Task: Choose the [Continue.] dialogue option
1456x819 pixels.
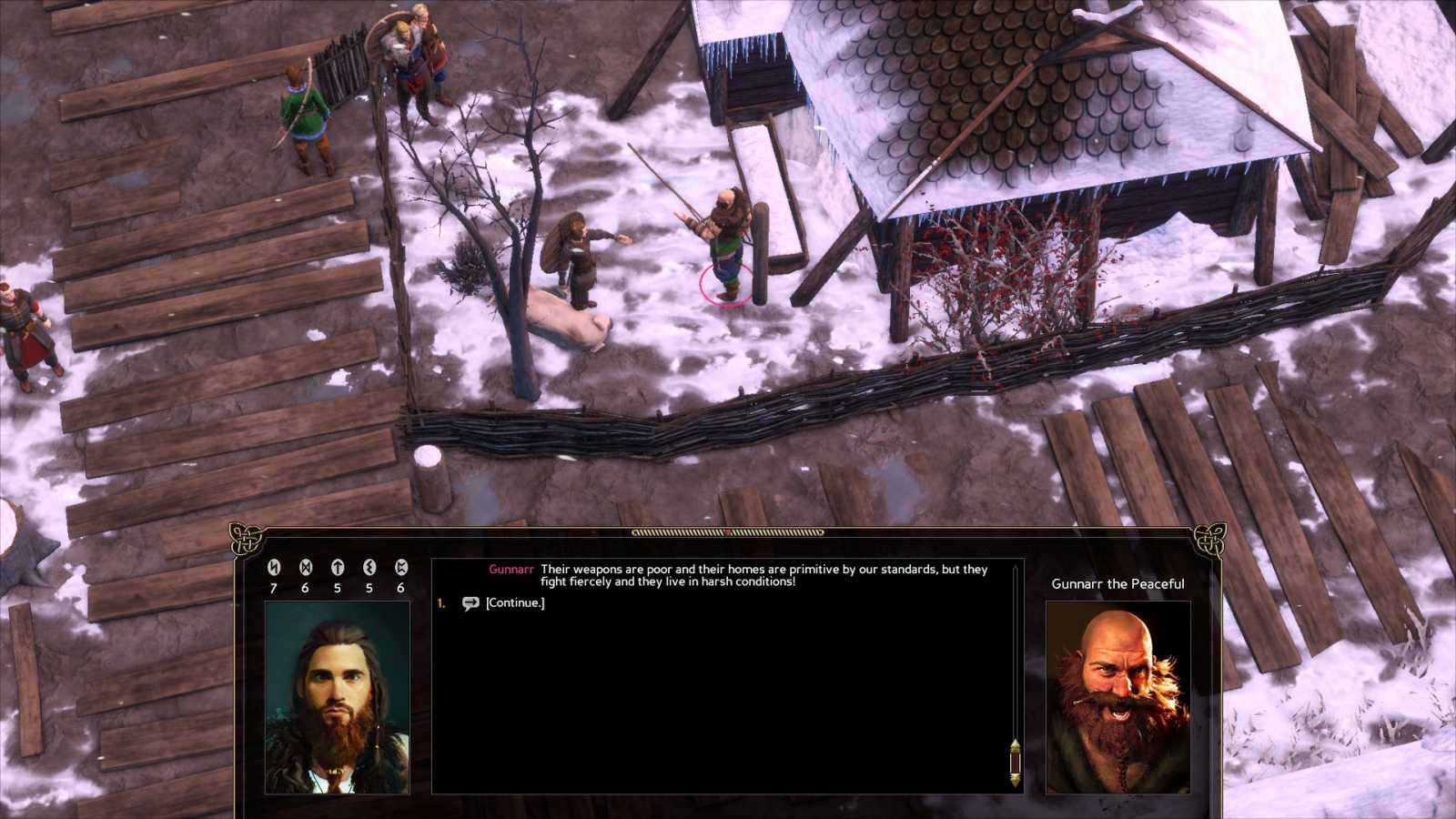Action: (516, 602)
